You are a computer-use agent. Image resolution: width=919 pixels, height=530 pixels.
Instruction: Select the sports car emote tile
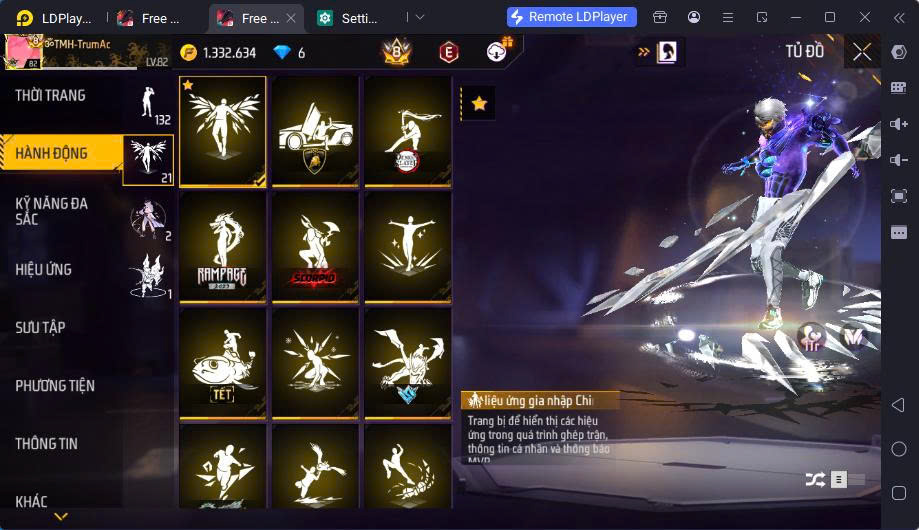(x=315, y=132)
